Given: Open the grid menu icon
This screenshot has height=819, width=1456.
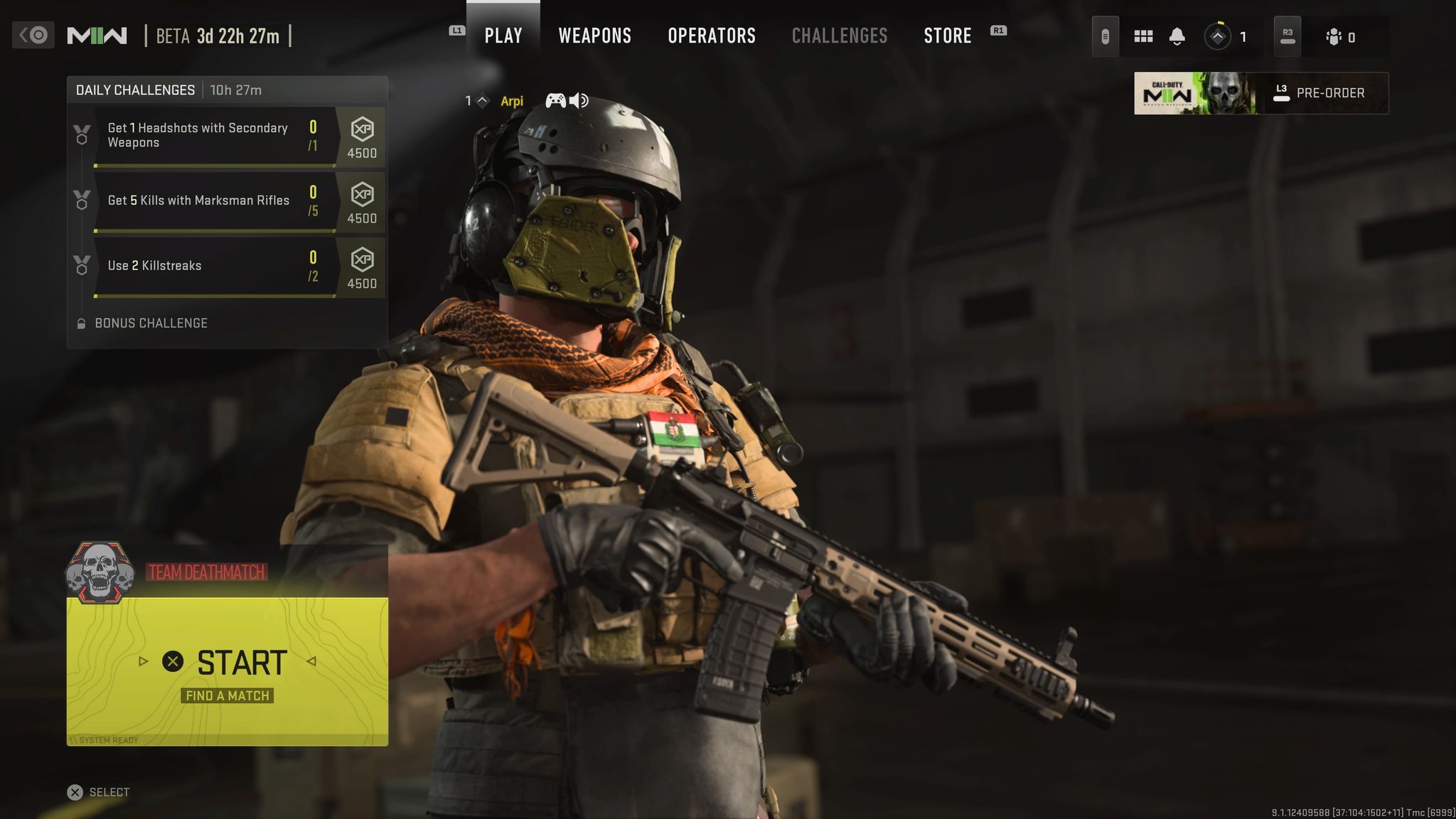Looking at the screenshot, I should point(1143,36).
